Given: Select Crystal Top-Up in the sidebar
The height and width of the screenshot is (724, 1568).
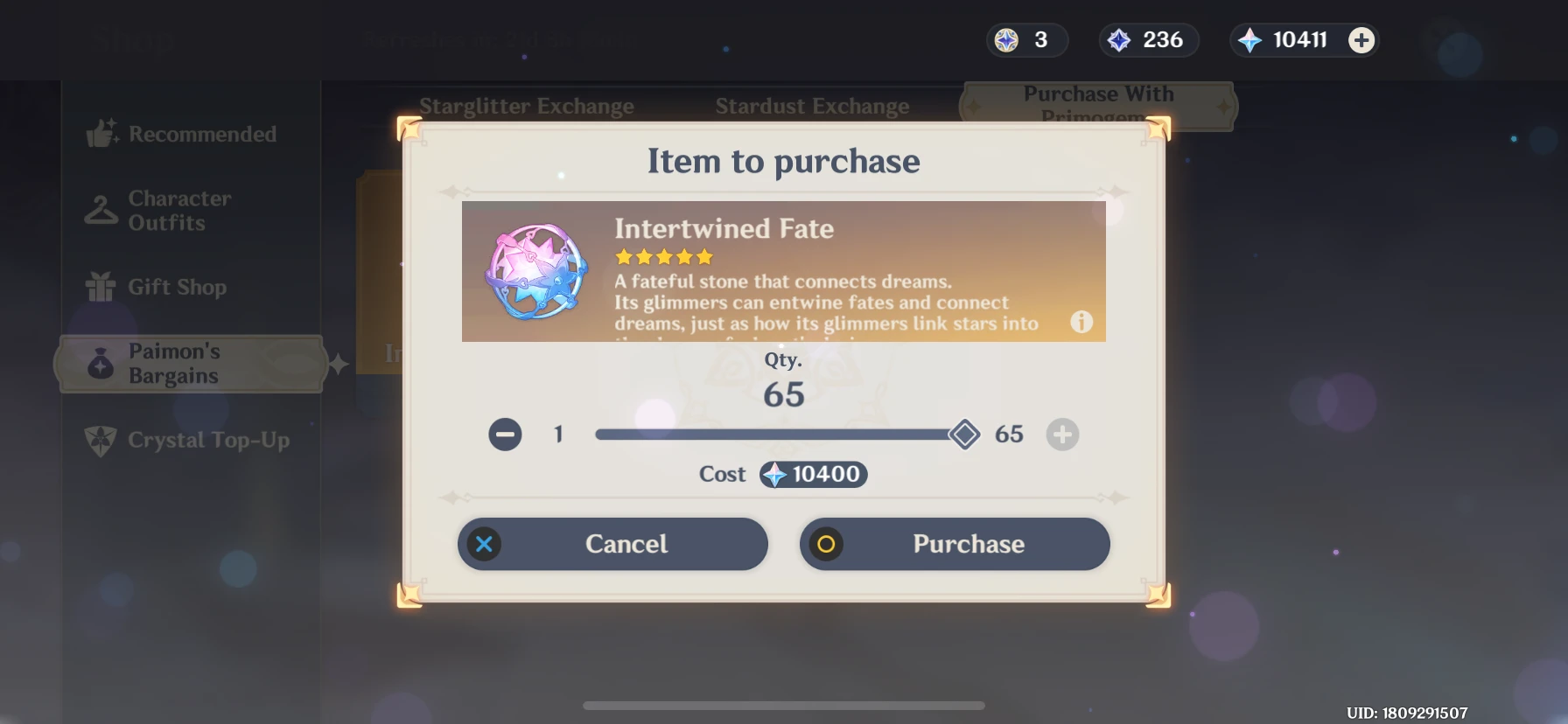Looking at the screenshot, I should coord(99,442).
